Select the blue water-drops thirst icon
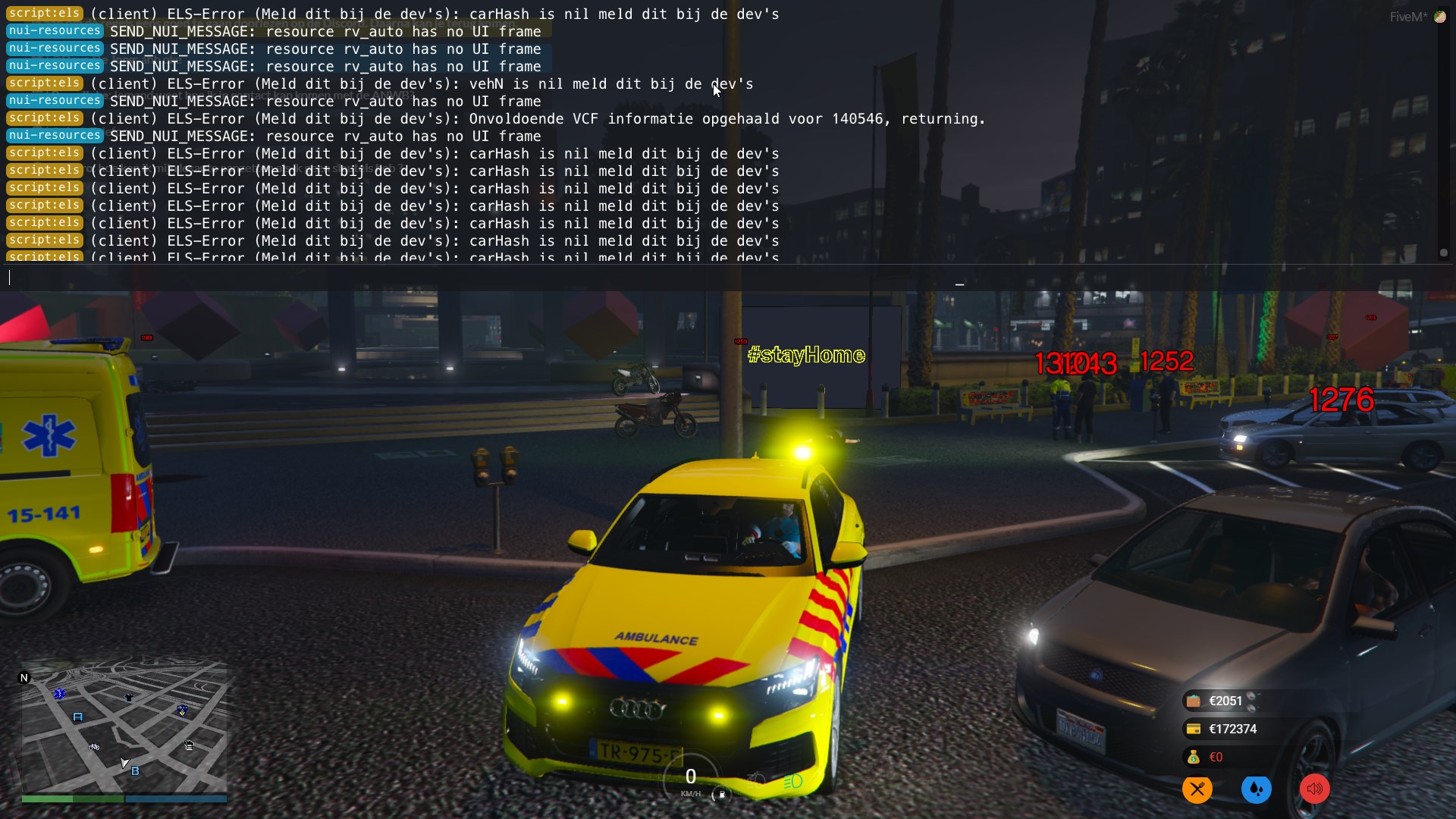Viewport: 1456px width, 819px height. pyautogui.click(x=1256, y=789)
